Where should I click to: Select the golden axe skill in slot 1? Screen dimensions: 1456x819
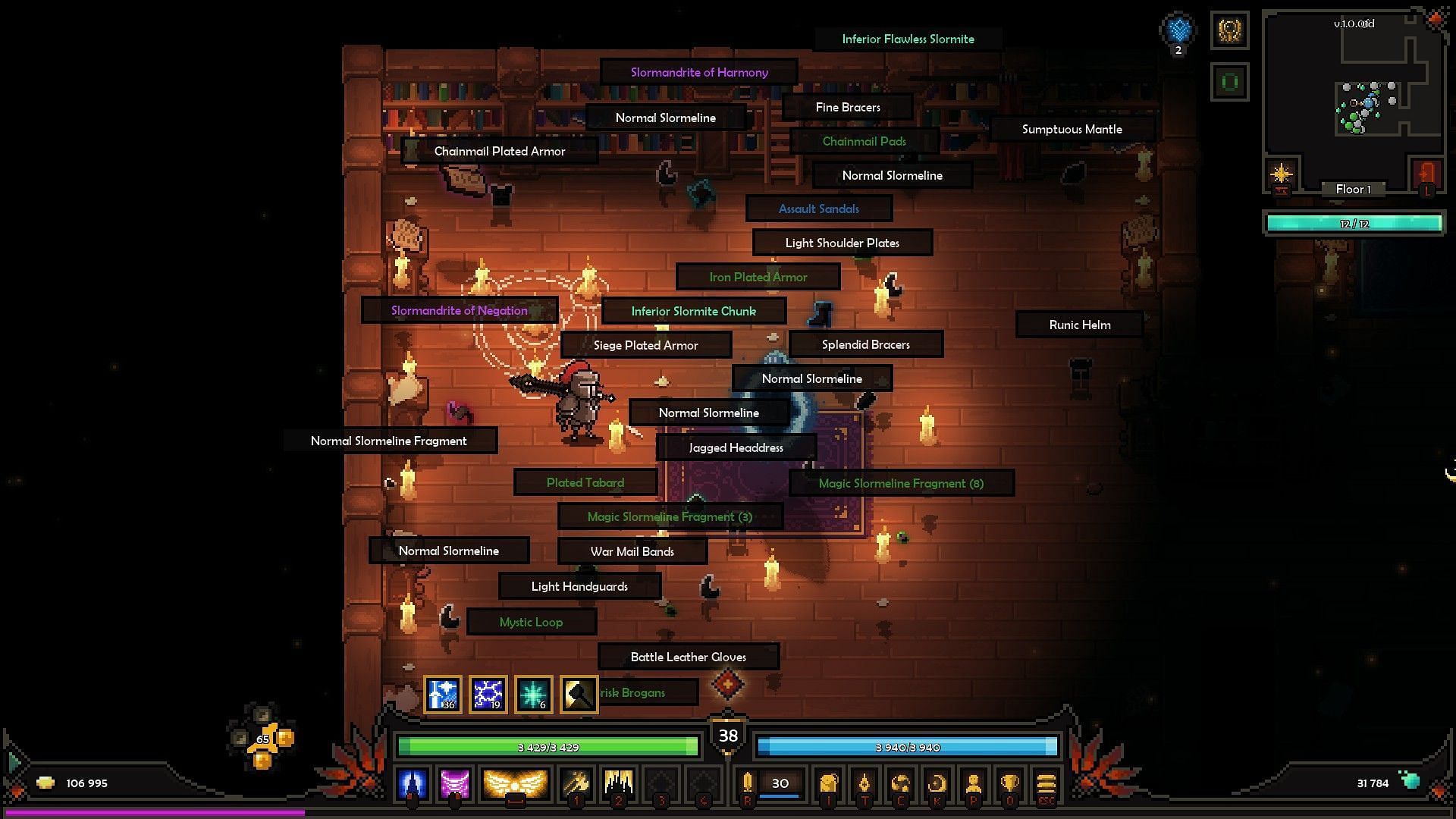pyautogui.click(x=576, y=783)
